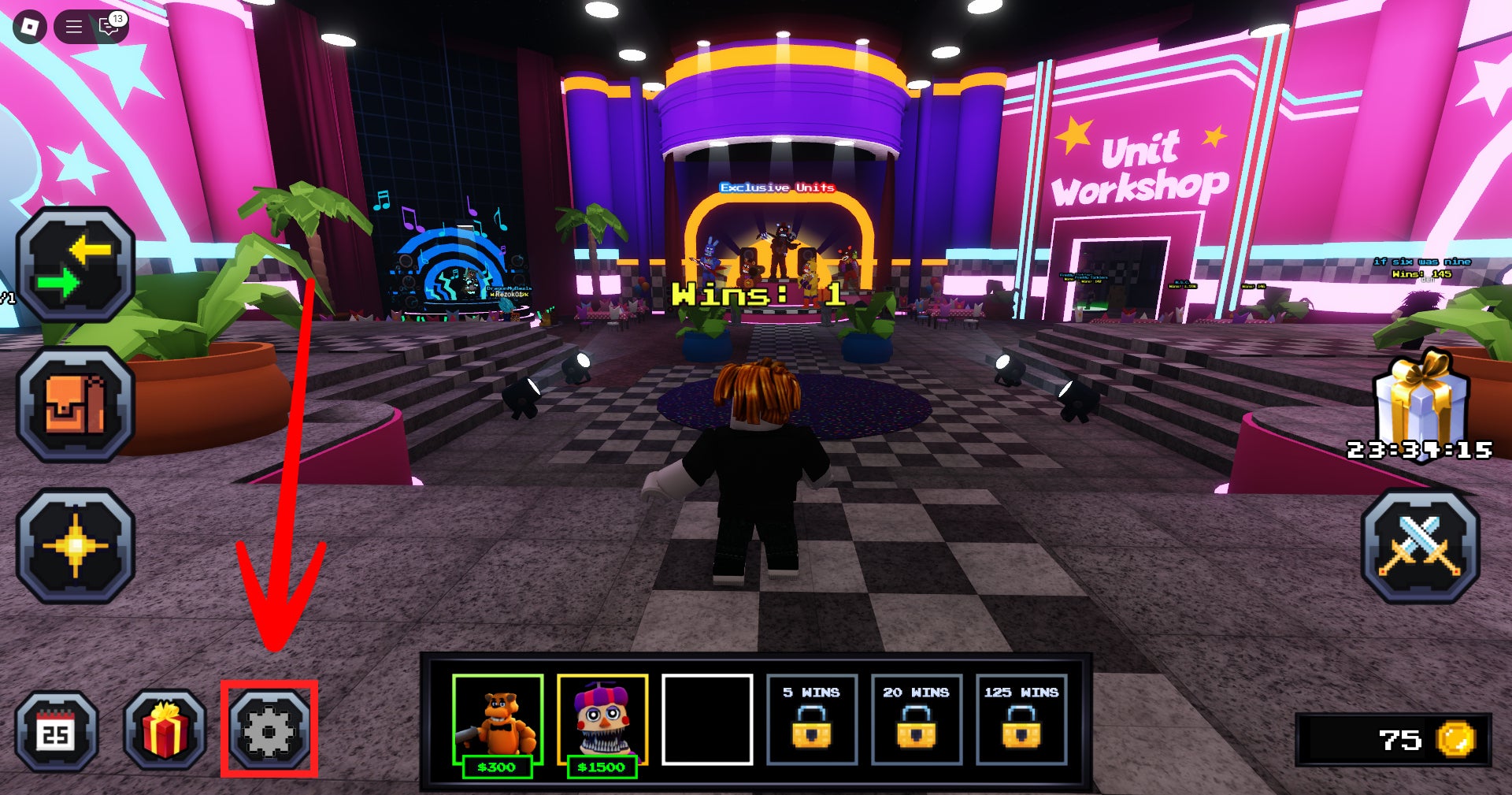Open the Roblox chat with 13 notifications
The height and width of the screenshot is (795, 1512).
[109, 27]
